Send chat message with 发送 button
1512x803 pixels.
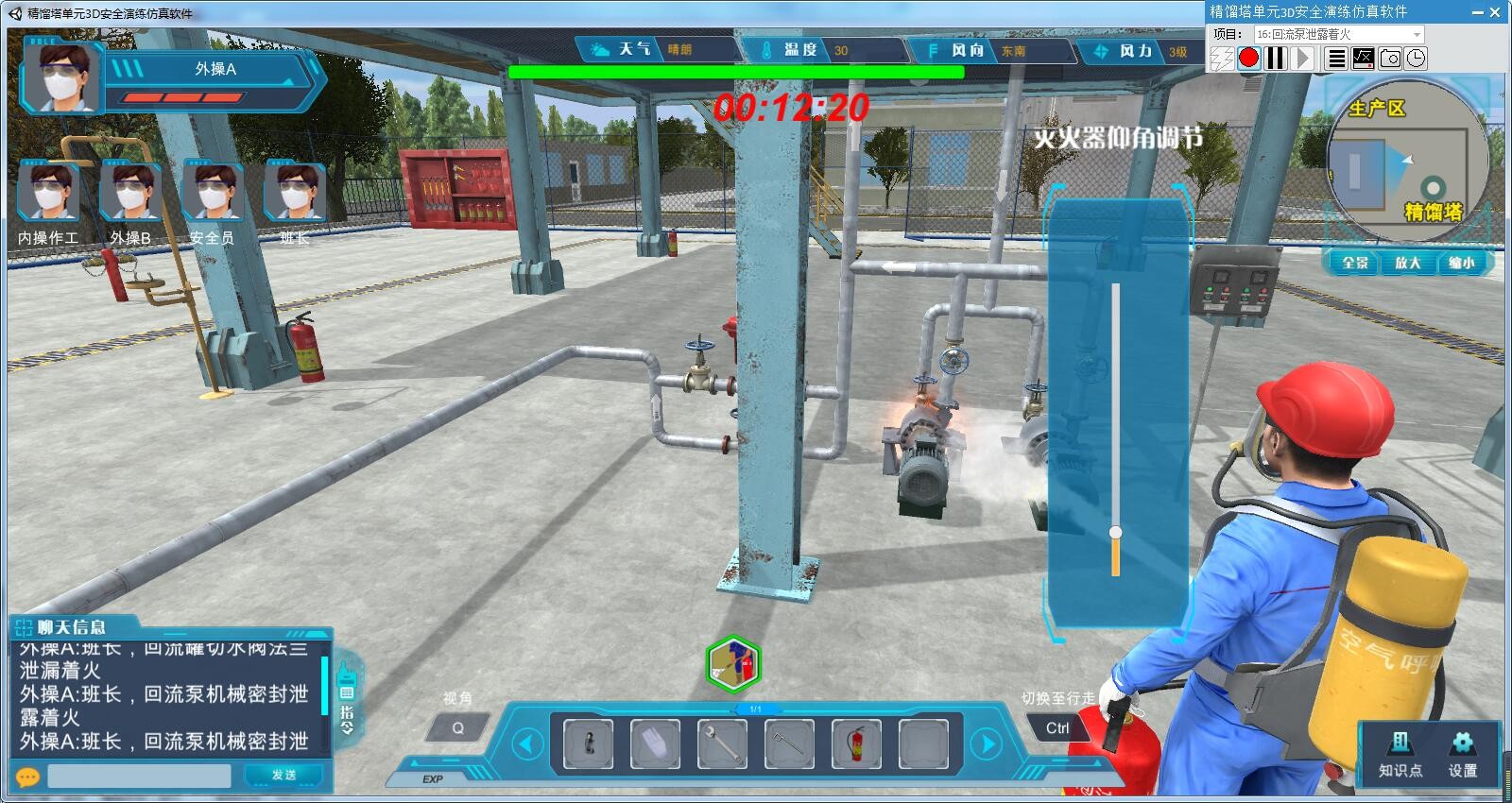coord(284,775)
